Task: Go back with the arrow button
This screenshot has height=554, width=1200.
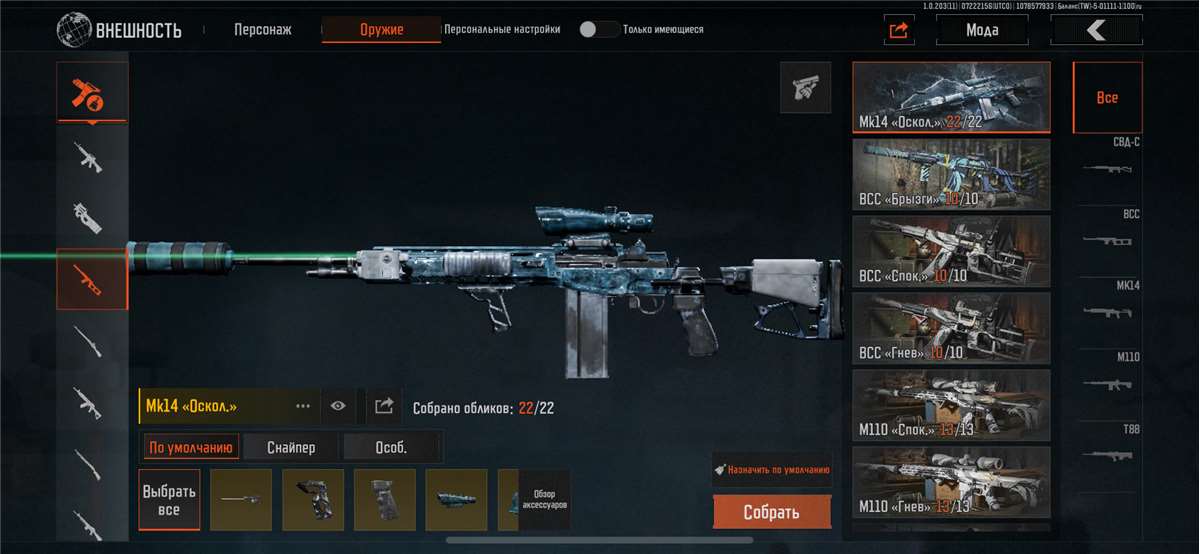Action: (1096, 30)
